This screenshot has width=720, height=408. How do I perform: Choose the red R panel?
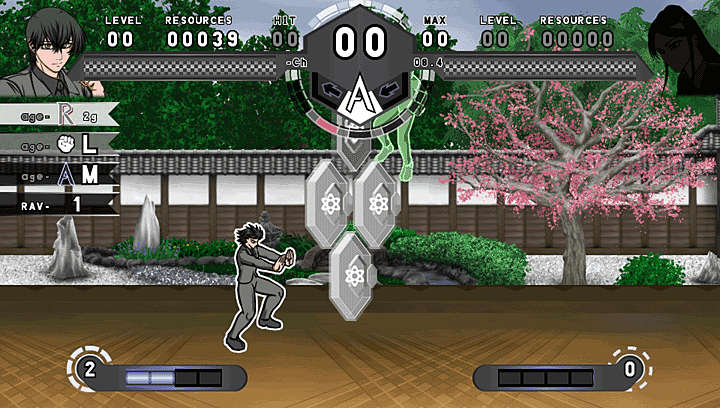(x=60, y=115)
